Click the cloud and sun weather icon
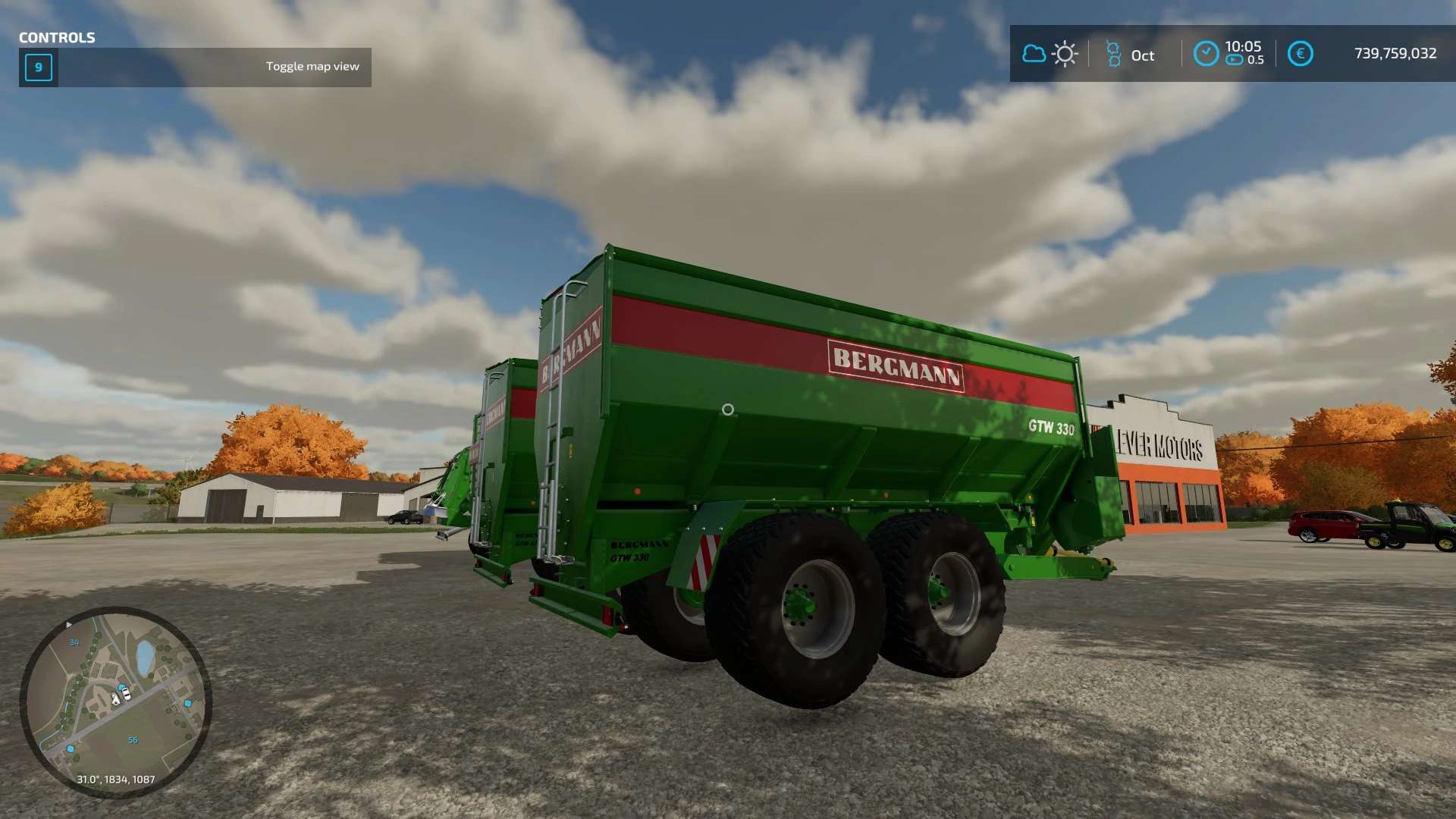Viewport: 1456px width, 819px height. [1050, 54]
